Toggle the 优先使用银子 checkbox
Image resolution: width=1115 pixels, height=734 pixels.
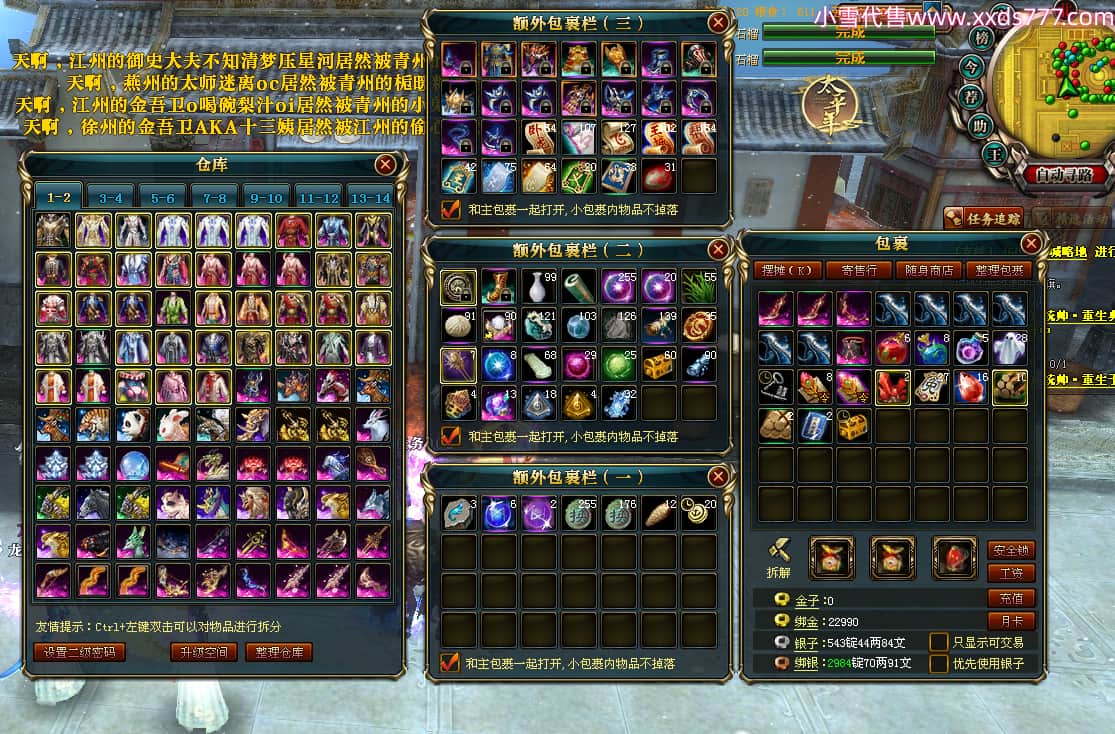939,663
